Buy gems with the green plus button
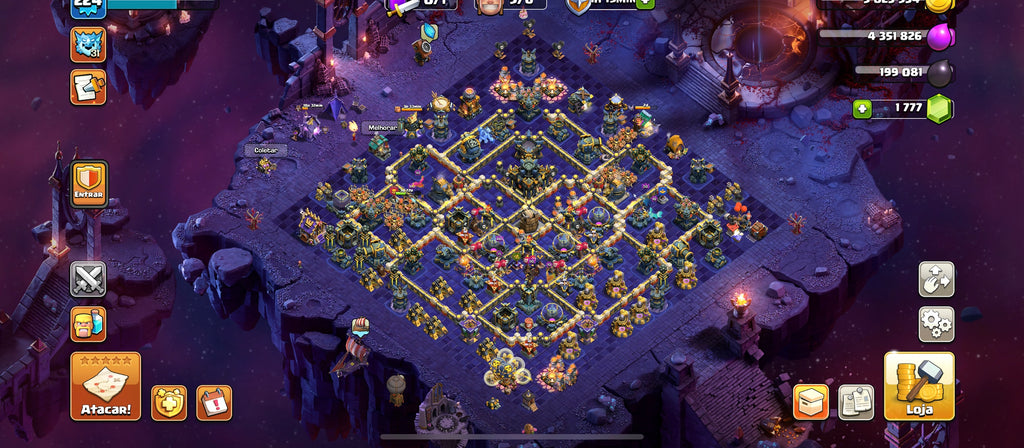Screen dimensions: 1024x448 (862, 109)
